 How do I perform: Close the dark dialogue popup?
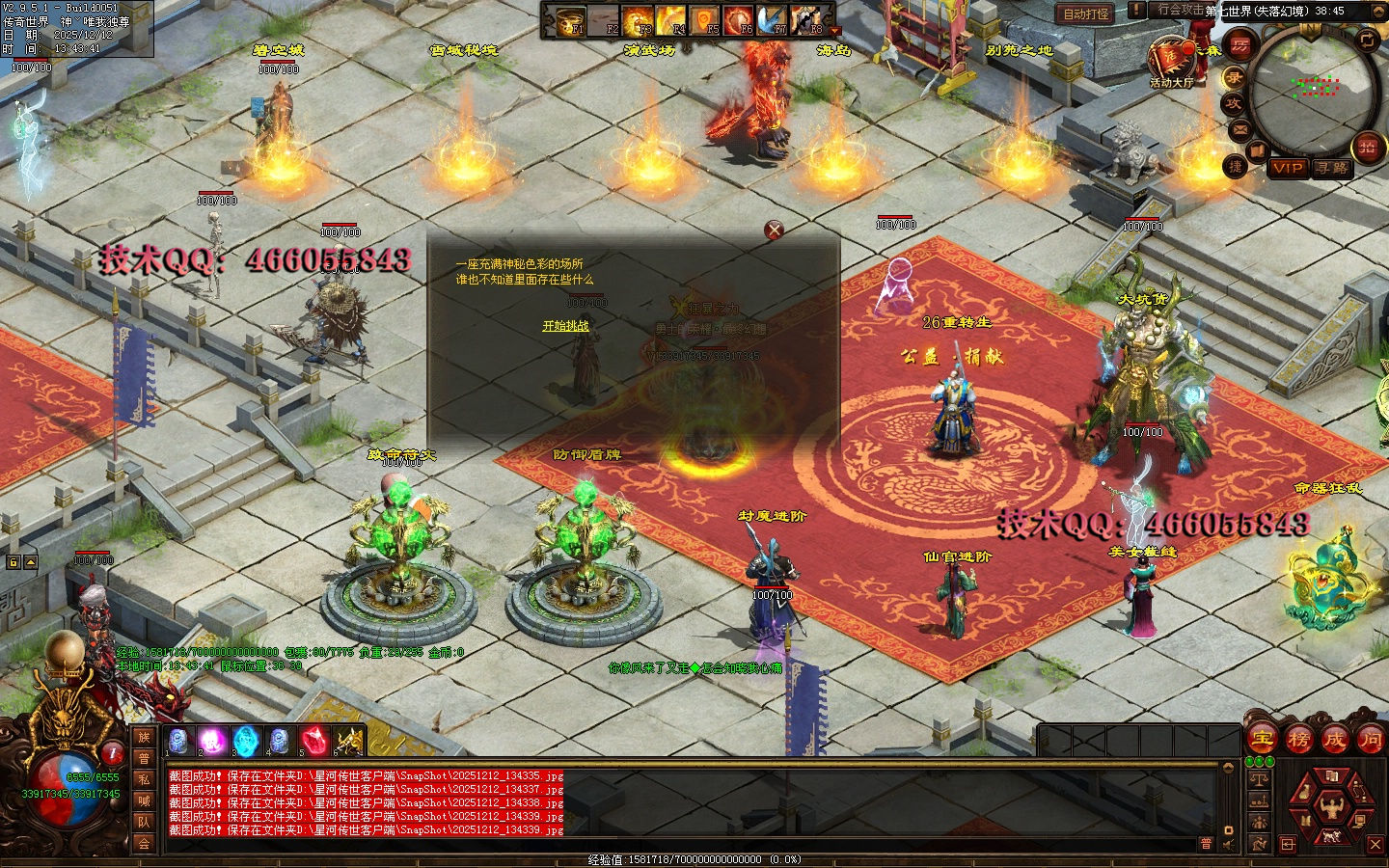click(x=774, y=230)
